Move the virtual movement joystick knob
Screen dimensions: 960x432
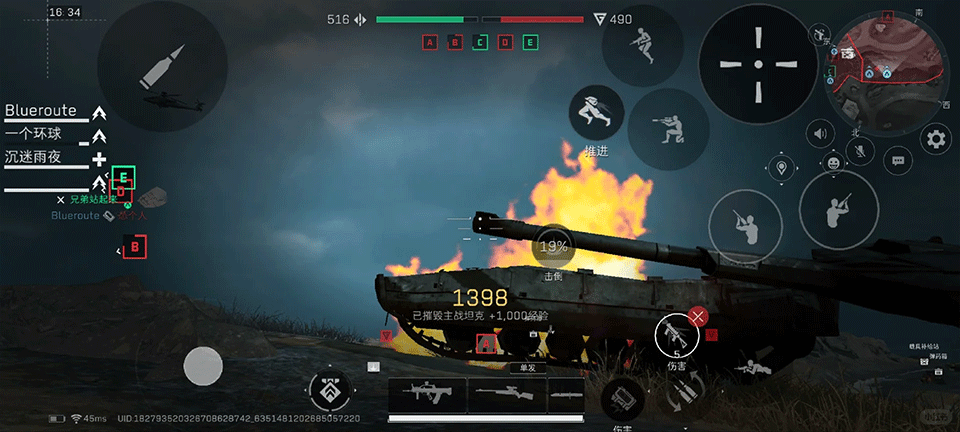203,366
